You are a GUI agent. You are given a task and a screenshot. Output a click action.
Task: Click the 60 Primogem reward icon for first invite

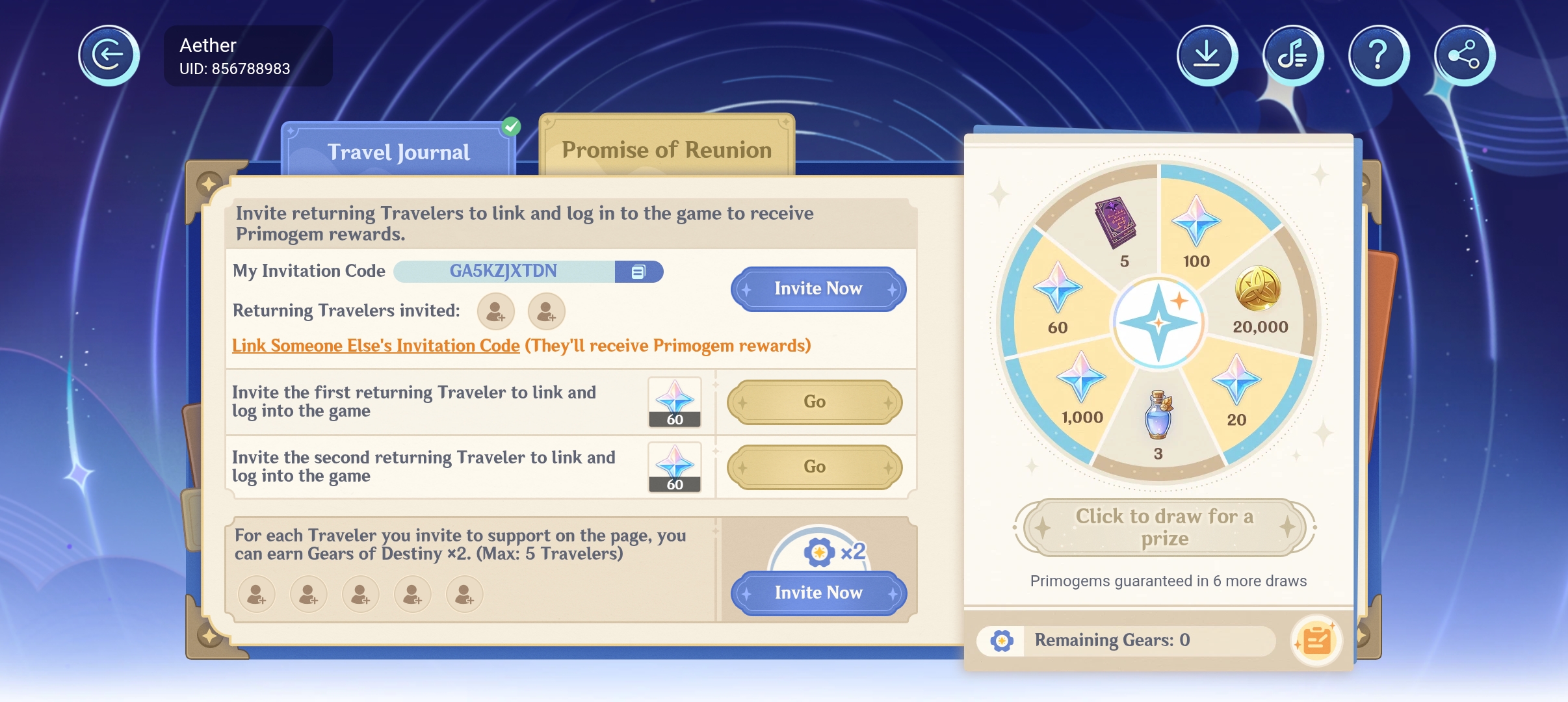[x=673, y=402]
